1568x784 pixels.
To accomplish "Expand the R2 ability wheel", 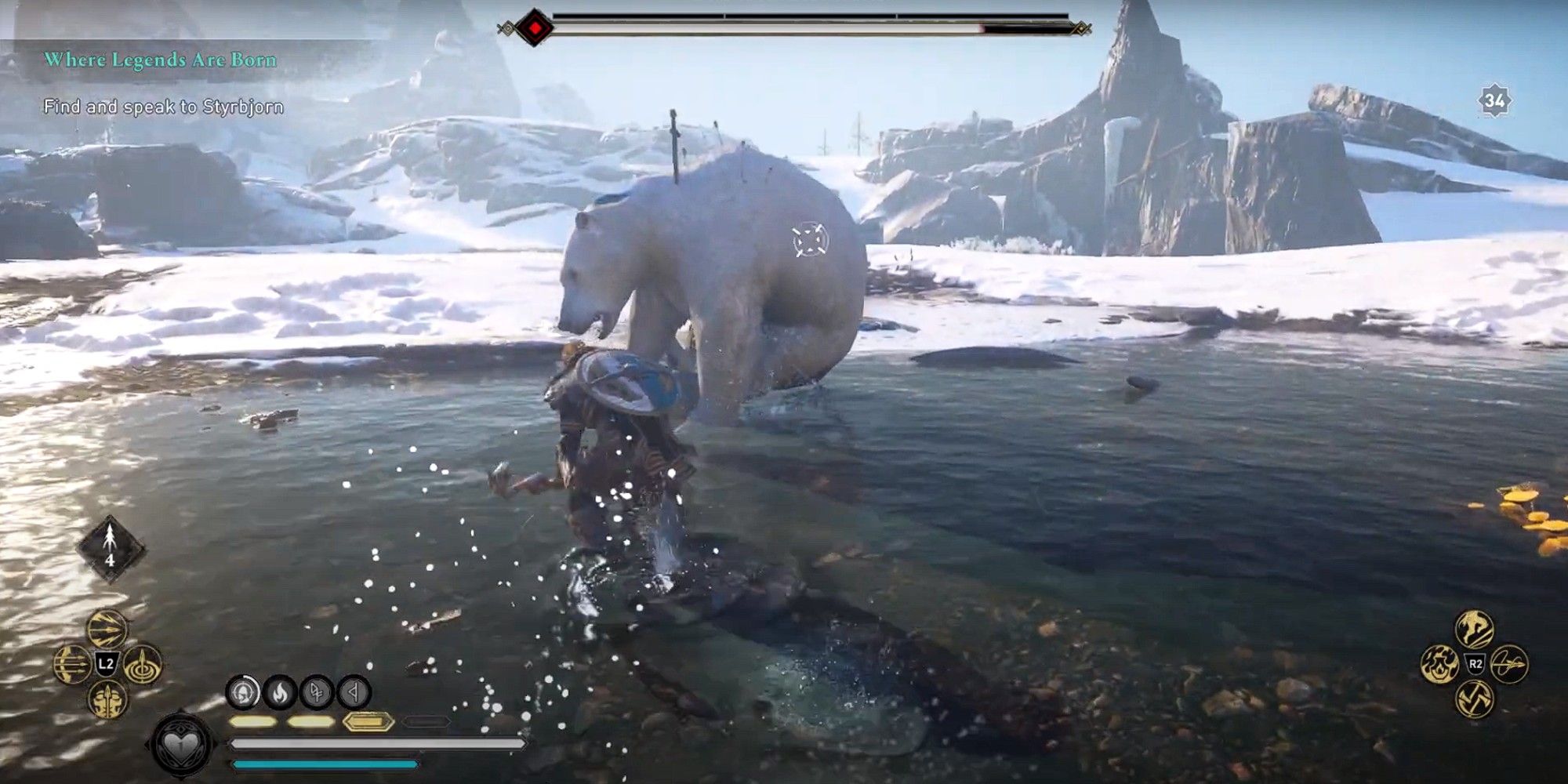I will coord(1475,663).
